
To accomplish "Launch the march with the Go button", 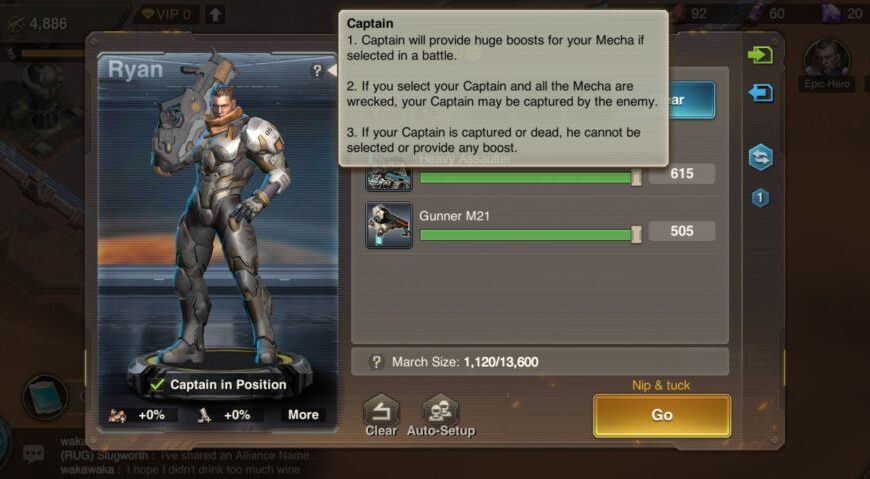I will point(661,415).
